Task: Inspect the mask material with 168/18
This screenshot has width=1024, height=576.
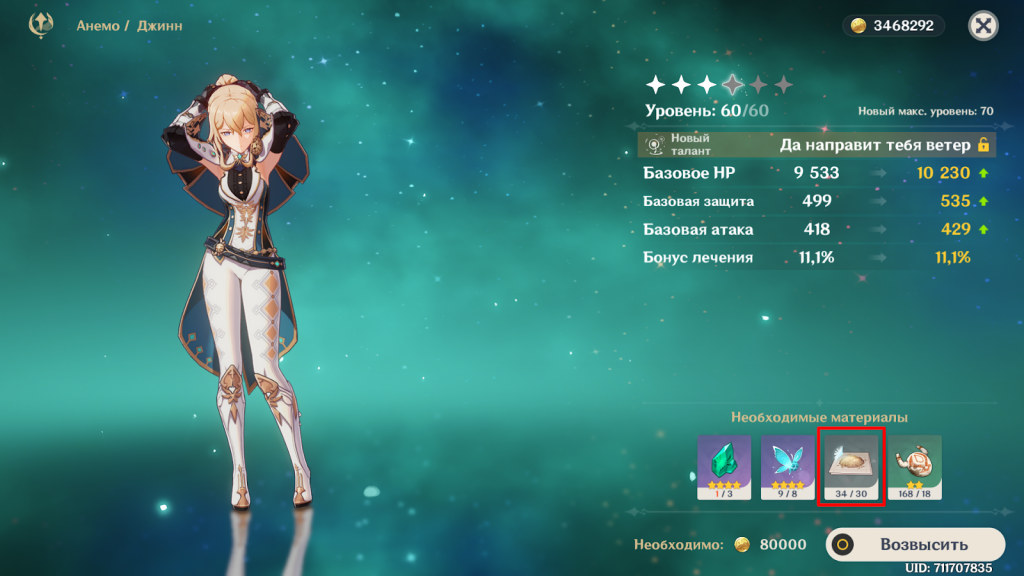Action: coord(914,467)
